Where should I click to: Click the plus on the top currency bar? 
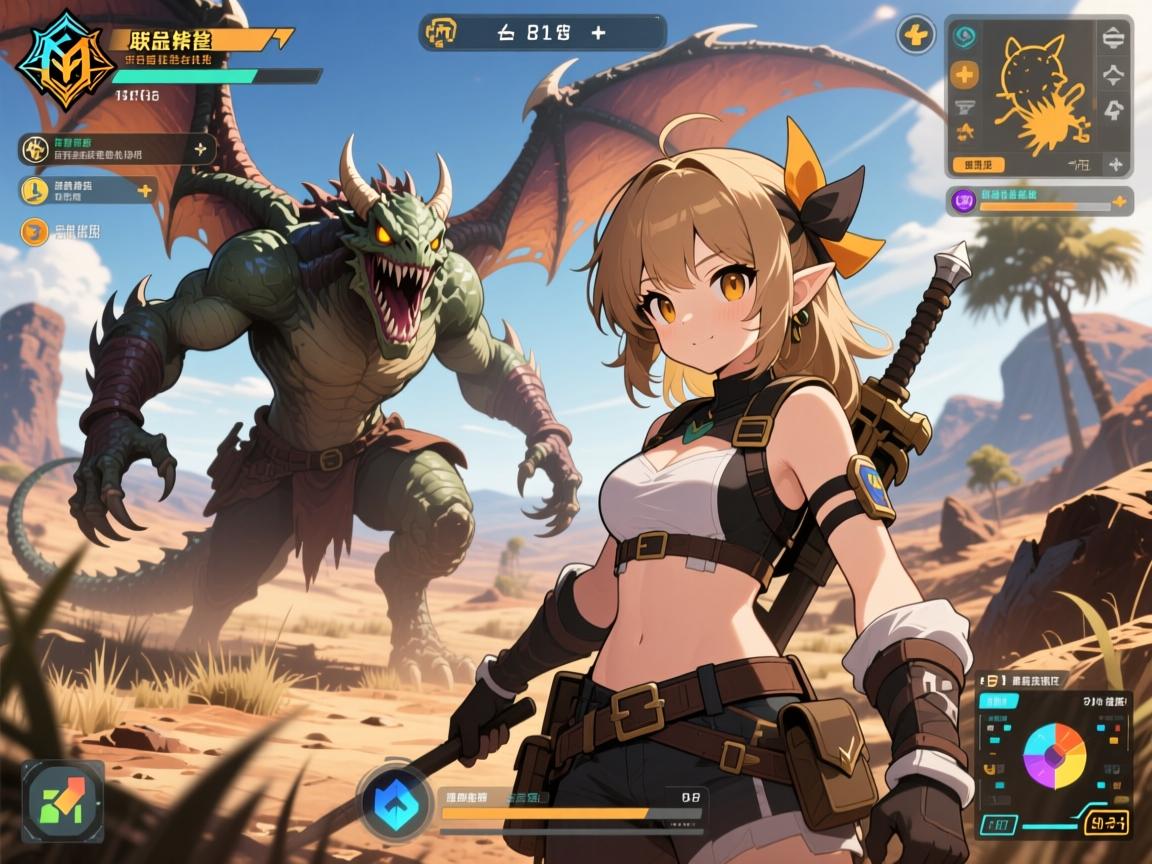598,32
